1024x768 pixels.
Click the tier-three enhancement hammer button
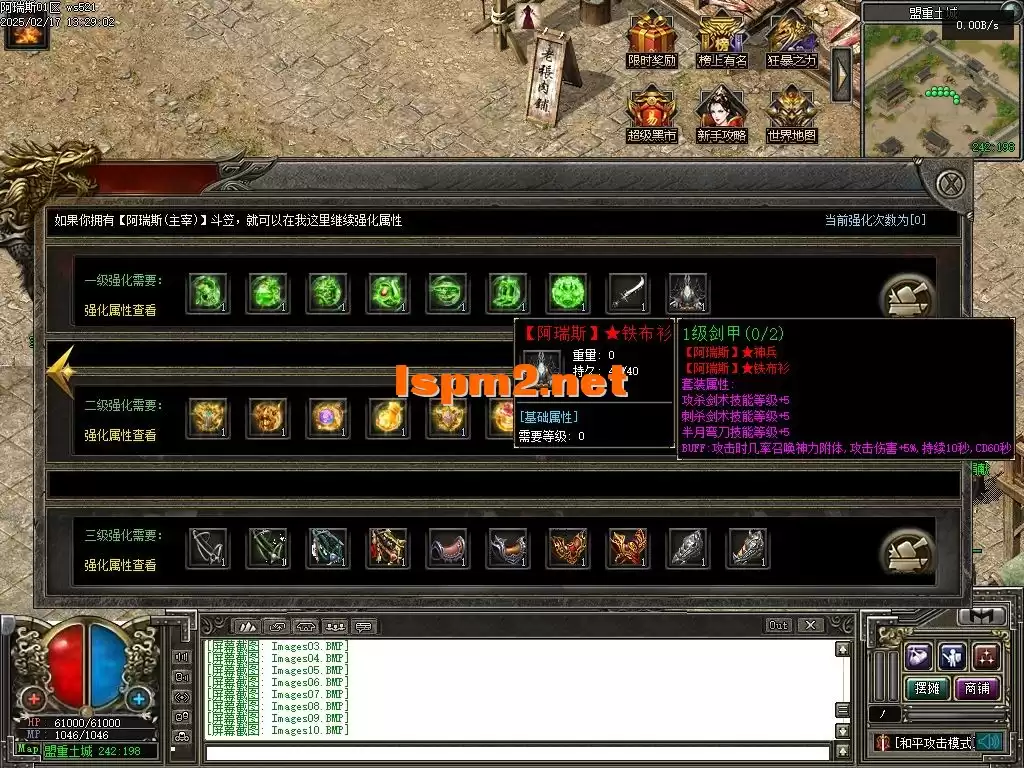[907, 551]
